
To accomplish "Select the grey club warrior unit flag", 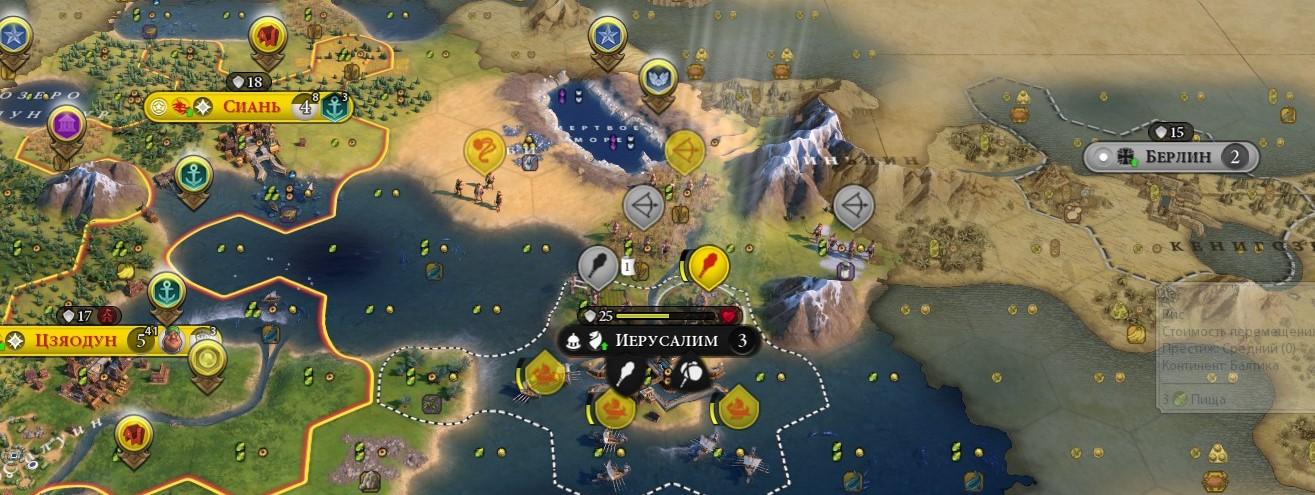I will coord(597,267).
